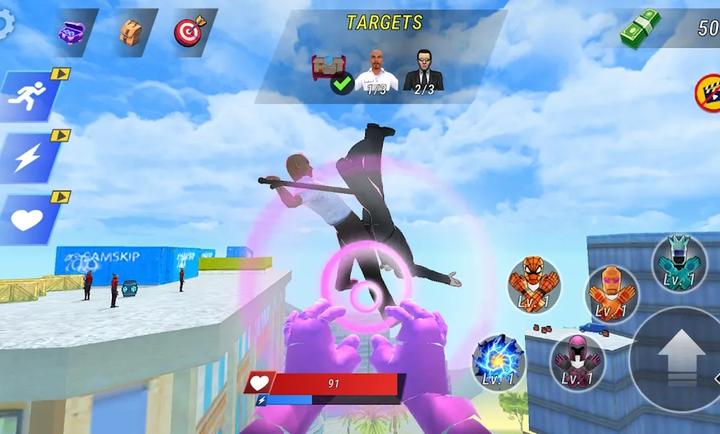Select the teal horned hero ability

[x=679, y=262]
